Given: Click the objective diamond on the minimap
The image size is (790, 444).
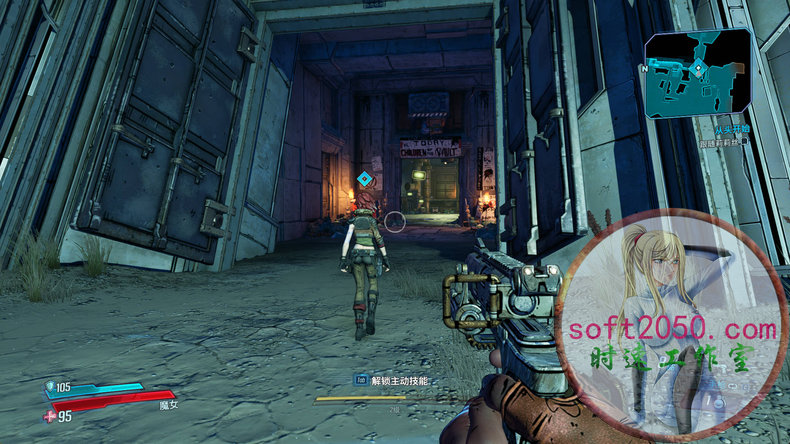Looking at the screenshot, I should coord(698,67).
